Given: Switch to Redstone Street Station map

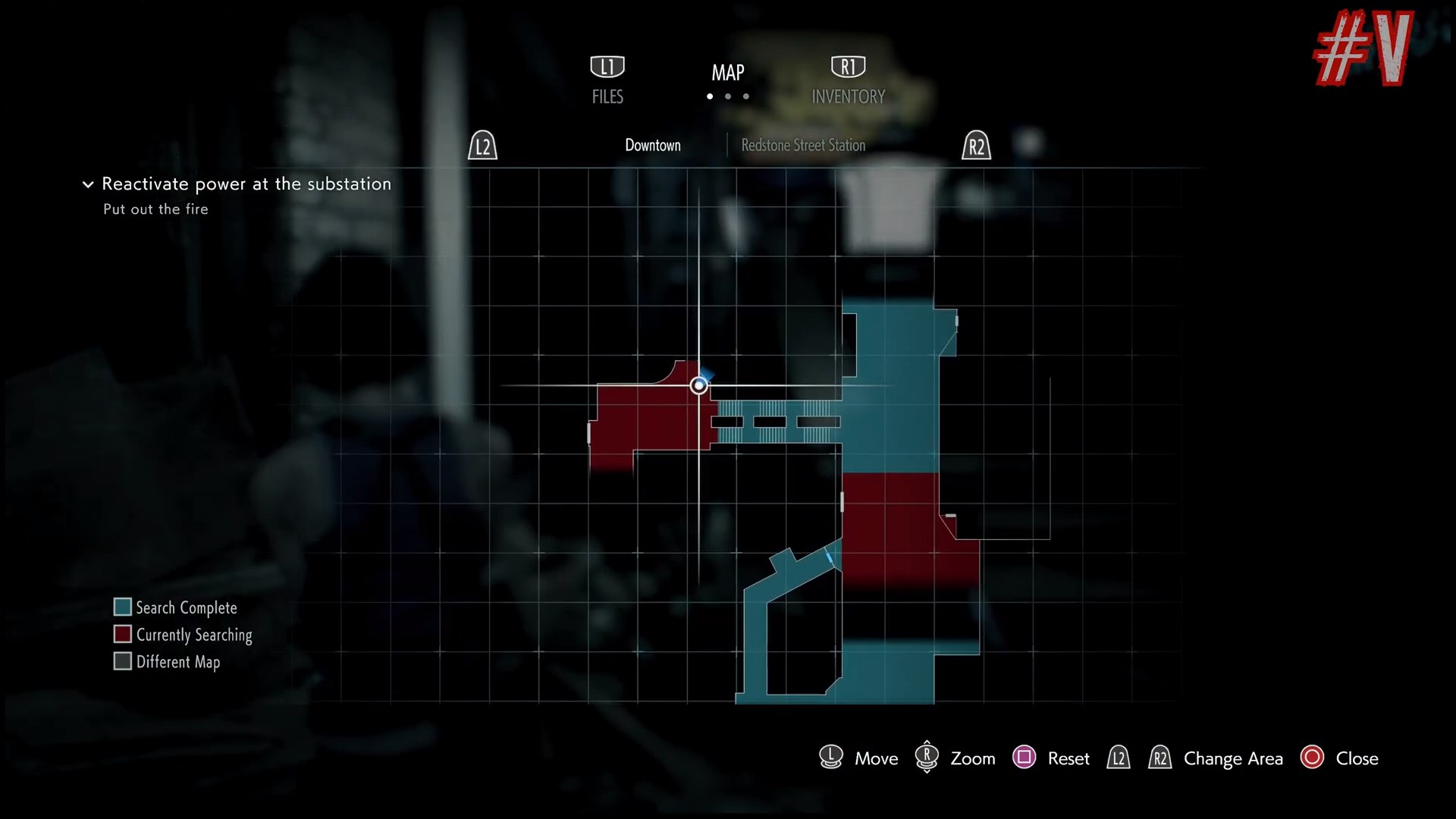Looking at the screenshot, I should (x=803, y=145).
